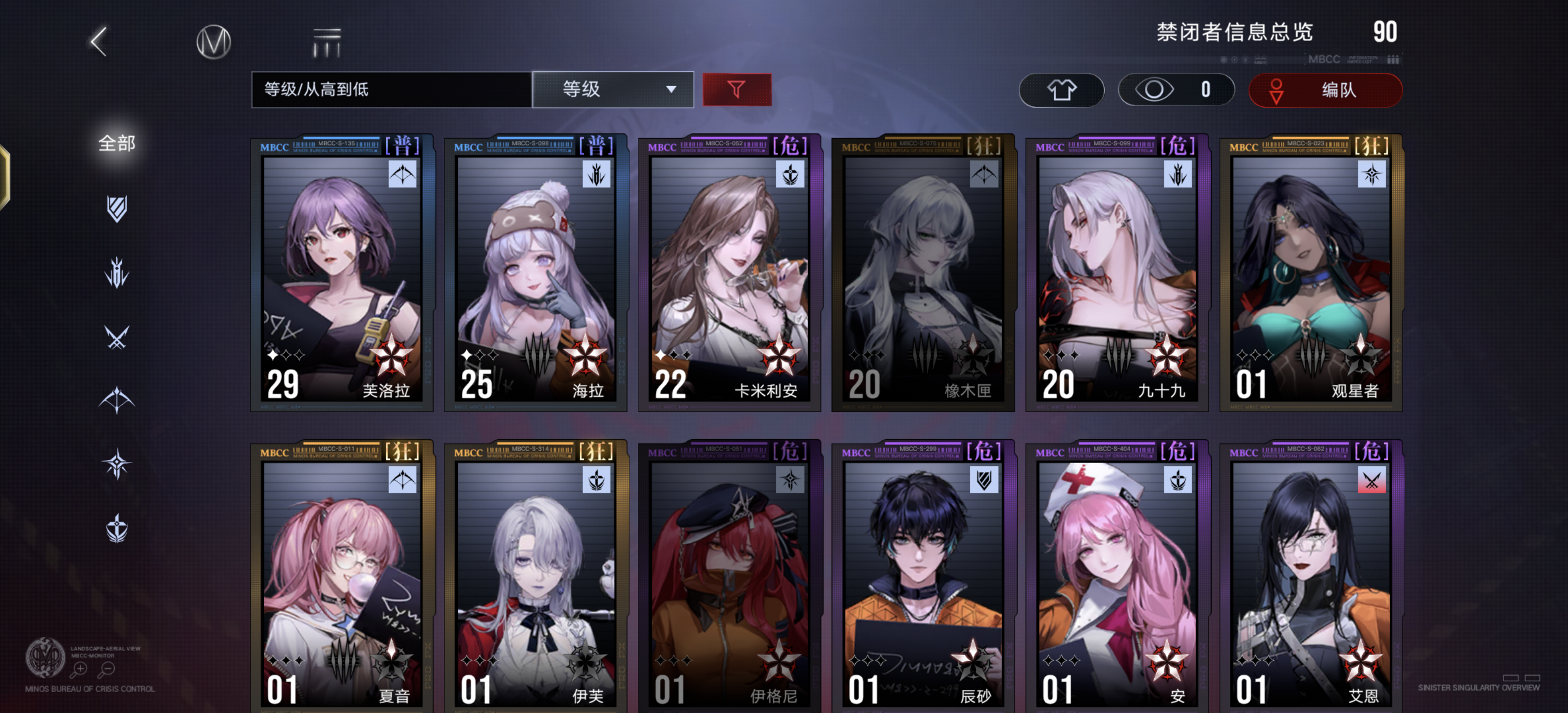
Task: Select the dagger class filter in sidebar
Action: pos(117,272)
